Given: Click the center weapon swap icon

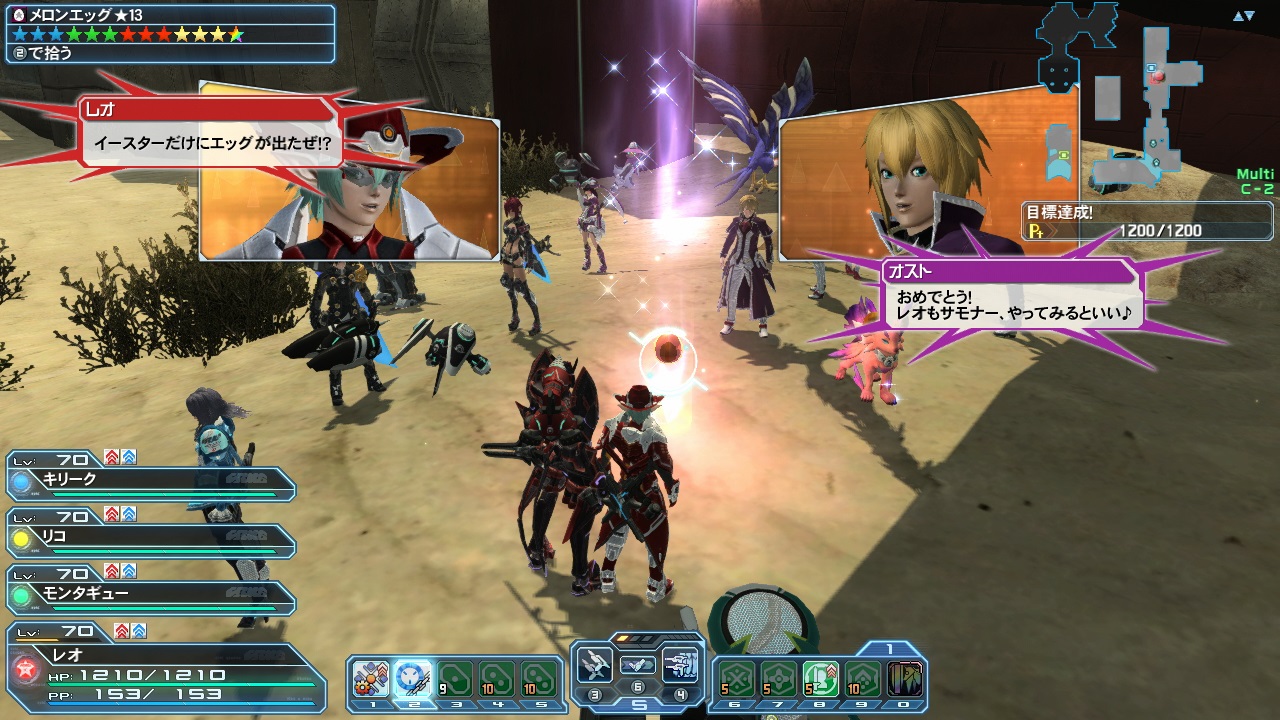Looking at the screenshot, I should point(637,664).
